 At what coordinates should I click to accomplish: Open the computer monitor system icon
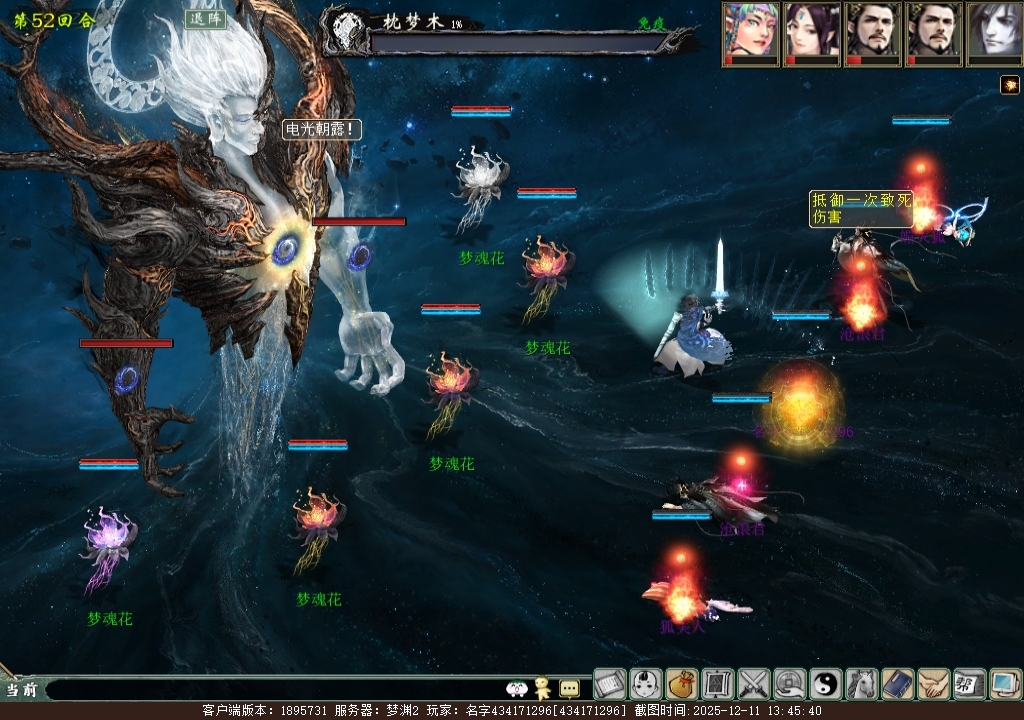[1006, 684]
